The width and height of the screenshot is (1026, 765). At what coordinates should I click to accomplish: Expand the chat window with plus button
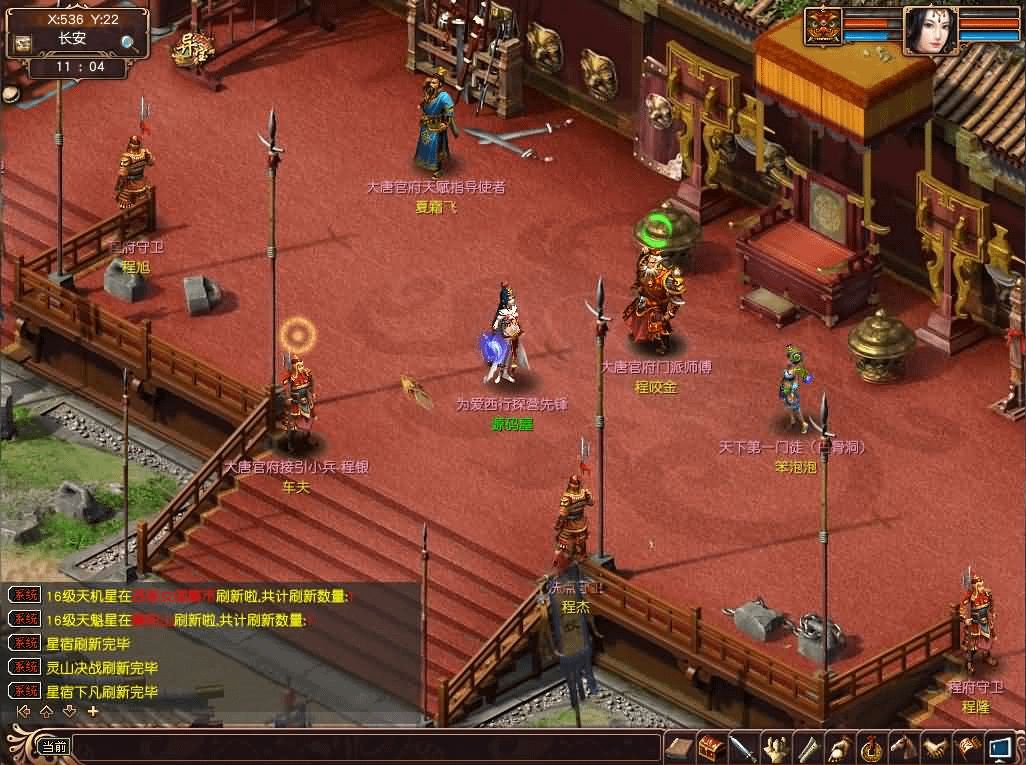93,711
